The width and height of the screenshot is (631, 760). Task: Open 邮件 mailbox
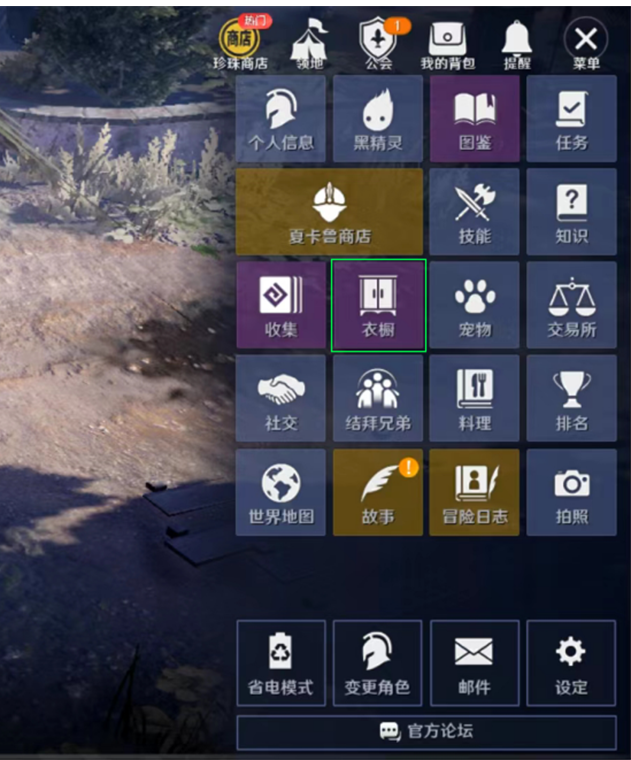pyautogui.click(x=474, y=663)
